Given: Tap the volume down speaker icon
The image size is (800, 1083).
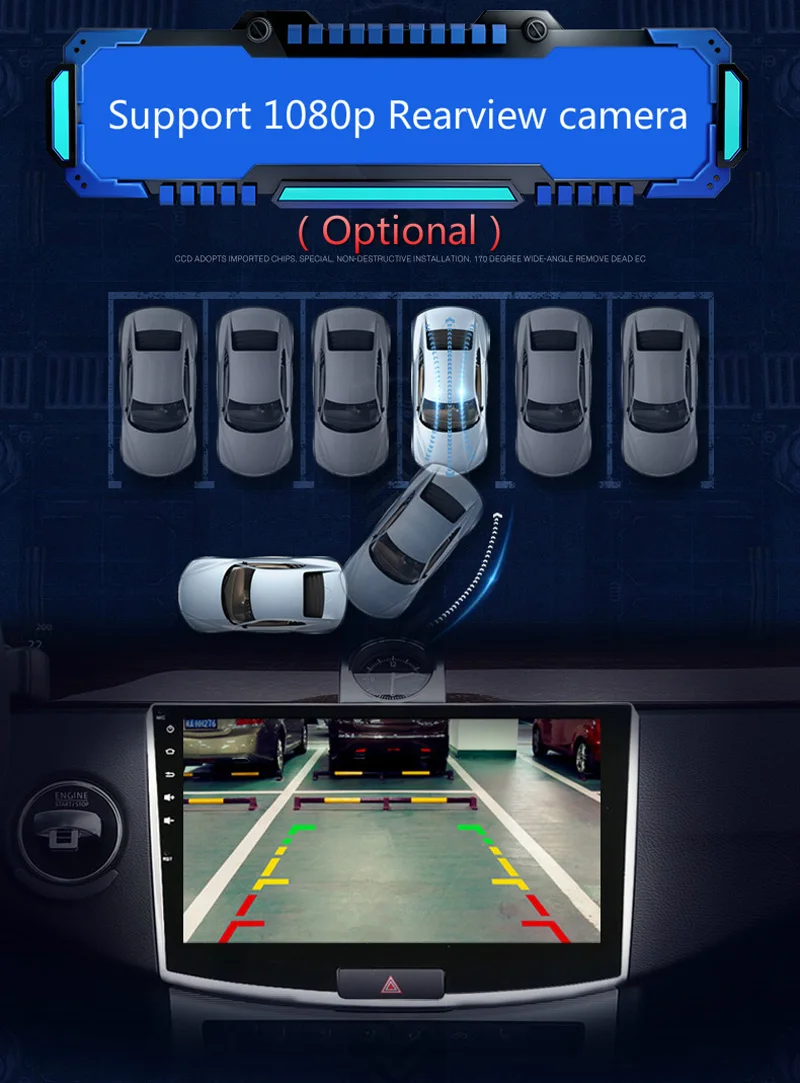Looking at the screenshot, I should (167, 820).
